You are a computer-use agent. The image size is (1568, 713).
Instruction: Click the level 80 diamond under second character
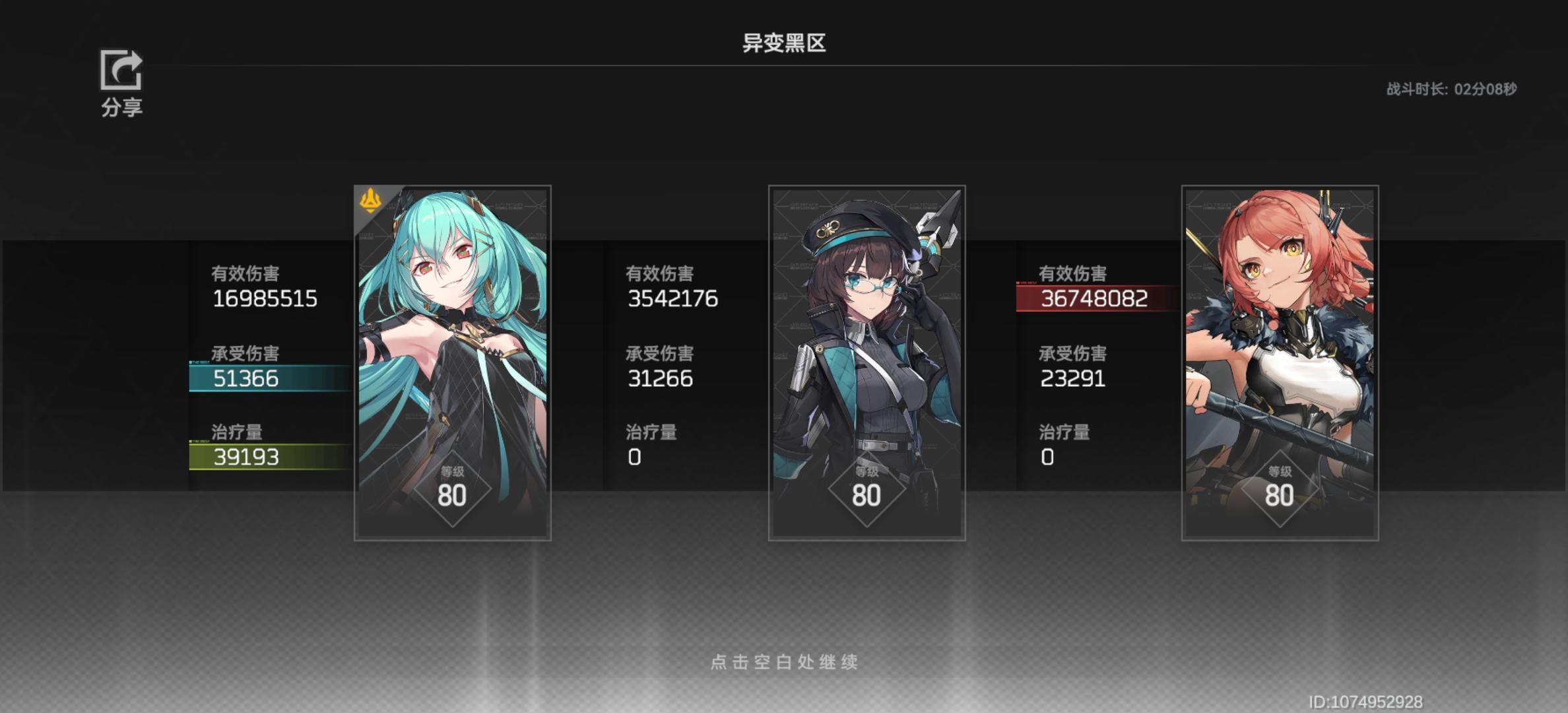866,487
